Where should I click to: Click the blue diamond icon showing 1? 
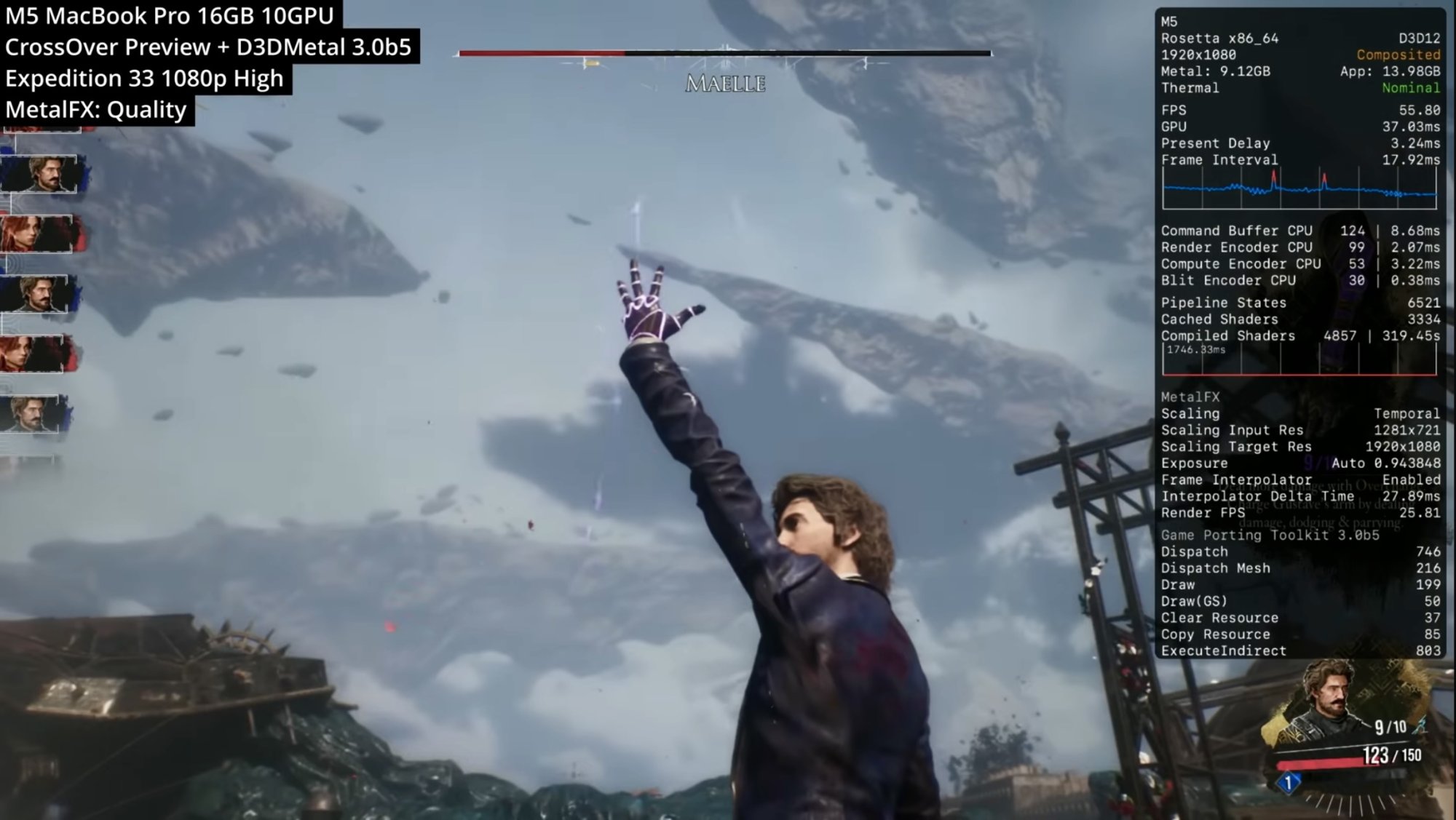click(1289, 783)
